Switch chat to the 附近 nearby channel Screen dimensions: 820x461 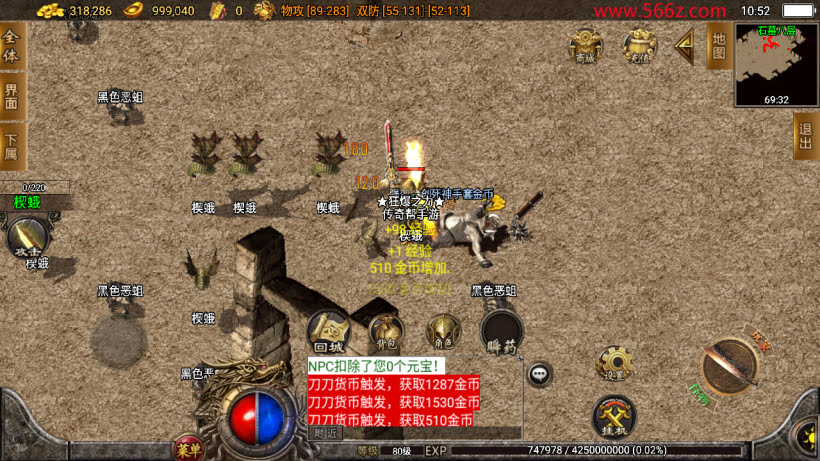point(326,433)
